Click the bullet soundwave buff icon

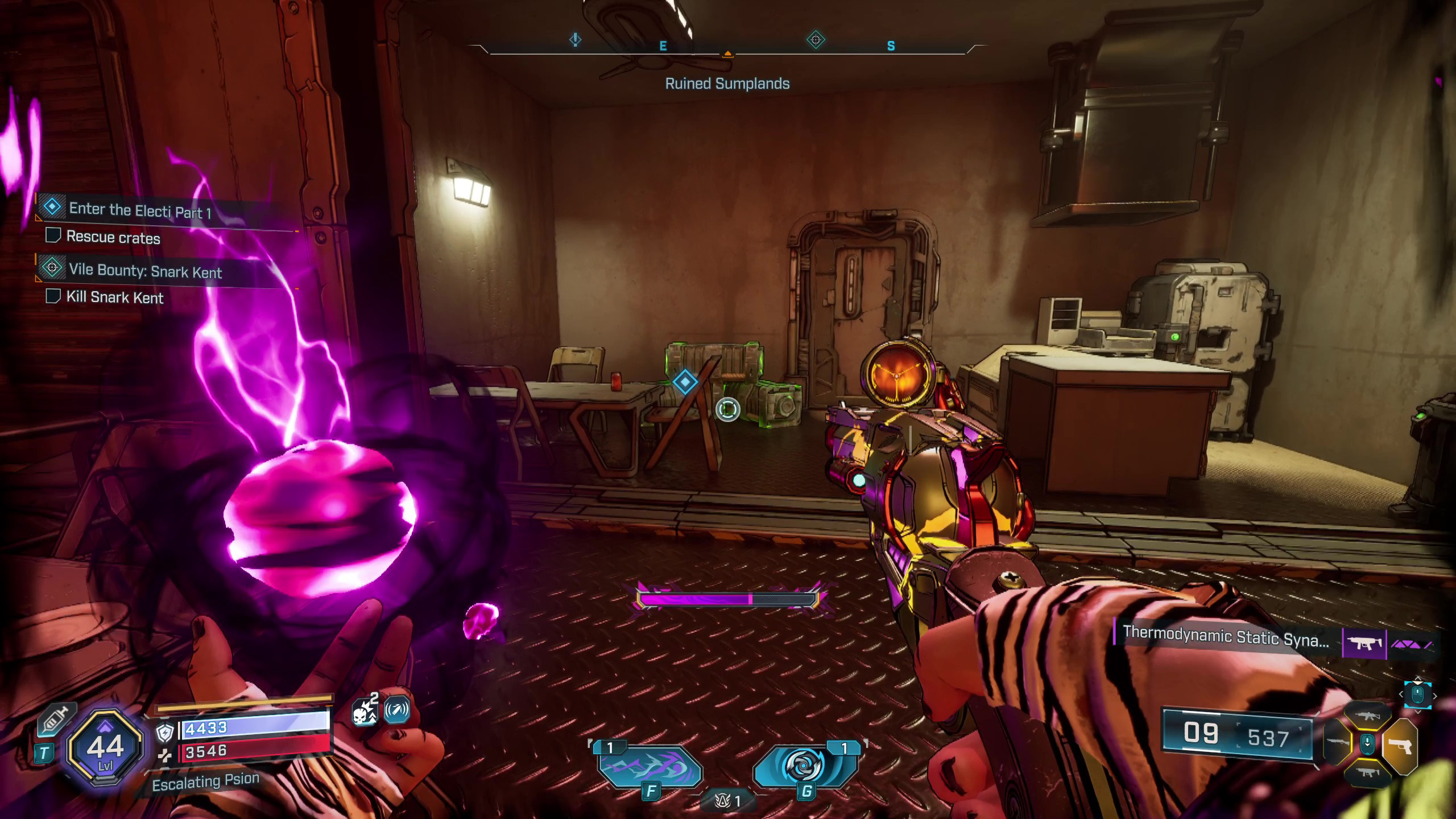point(397,710)
